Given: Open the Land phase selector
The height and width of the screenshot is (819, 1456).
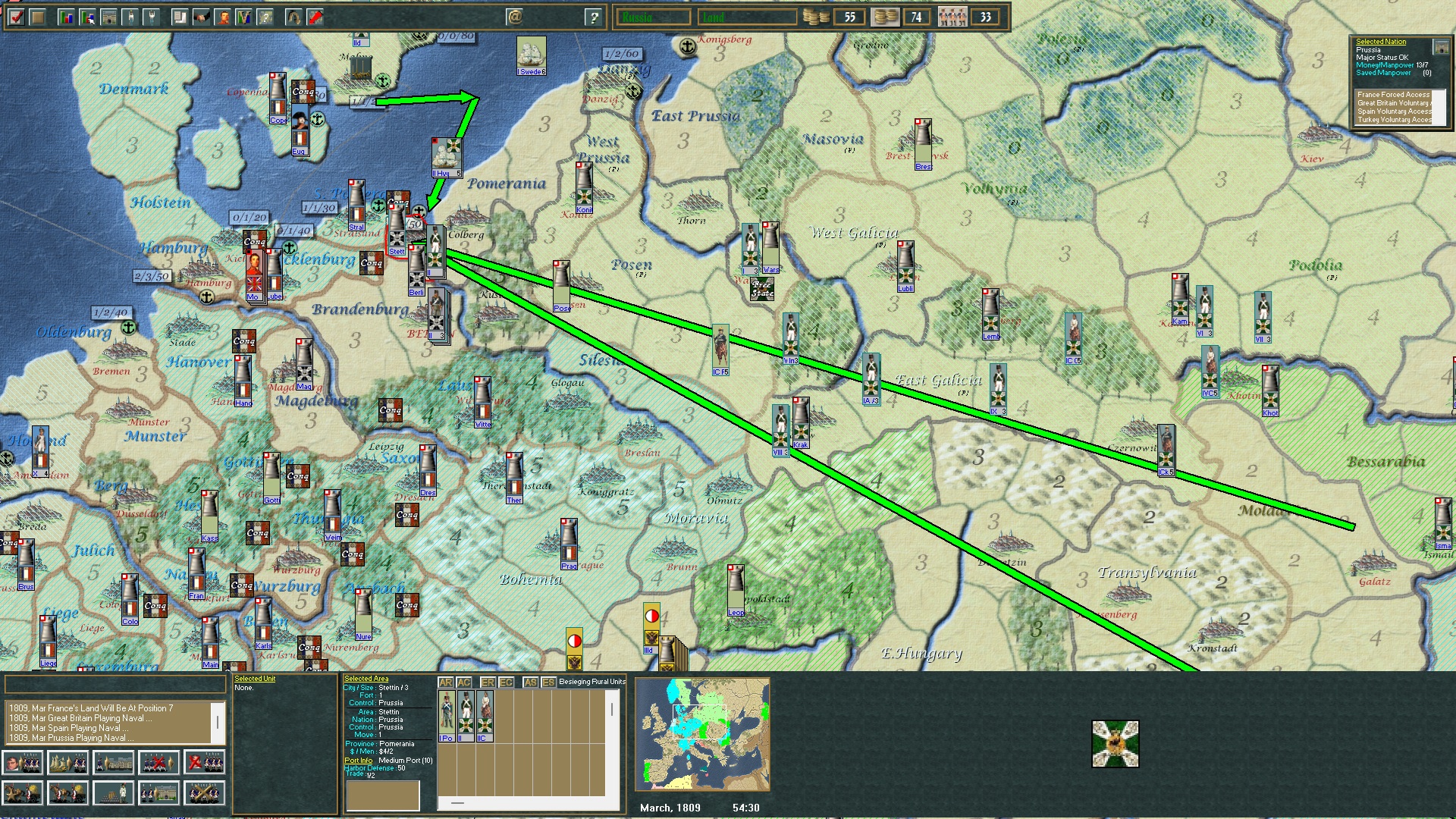Looking at the screenshot, I should pos(747,15).
